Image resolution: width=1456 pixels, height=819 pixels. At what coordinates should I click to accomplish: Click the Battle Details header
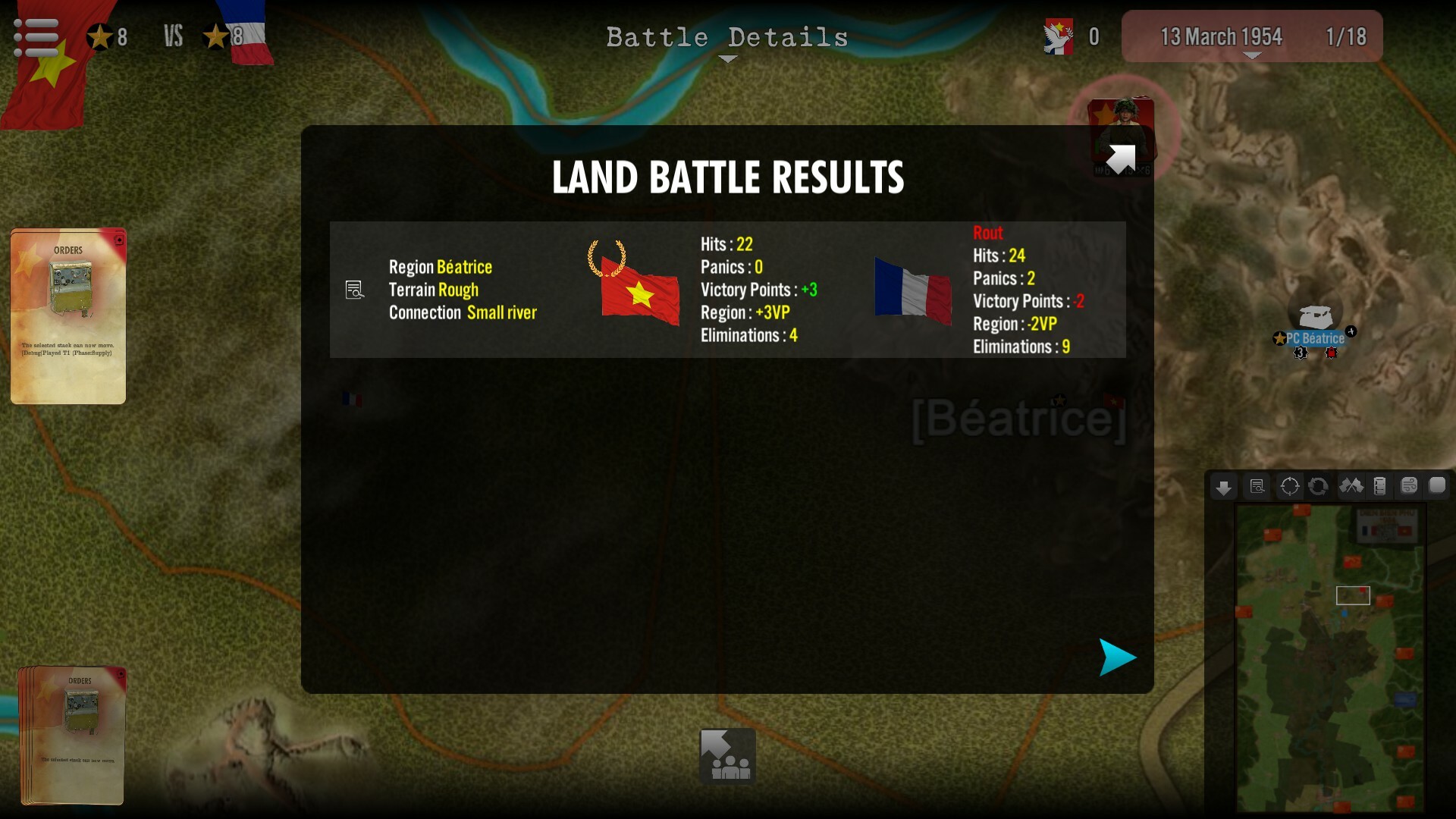727,37
